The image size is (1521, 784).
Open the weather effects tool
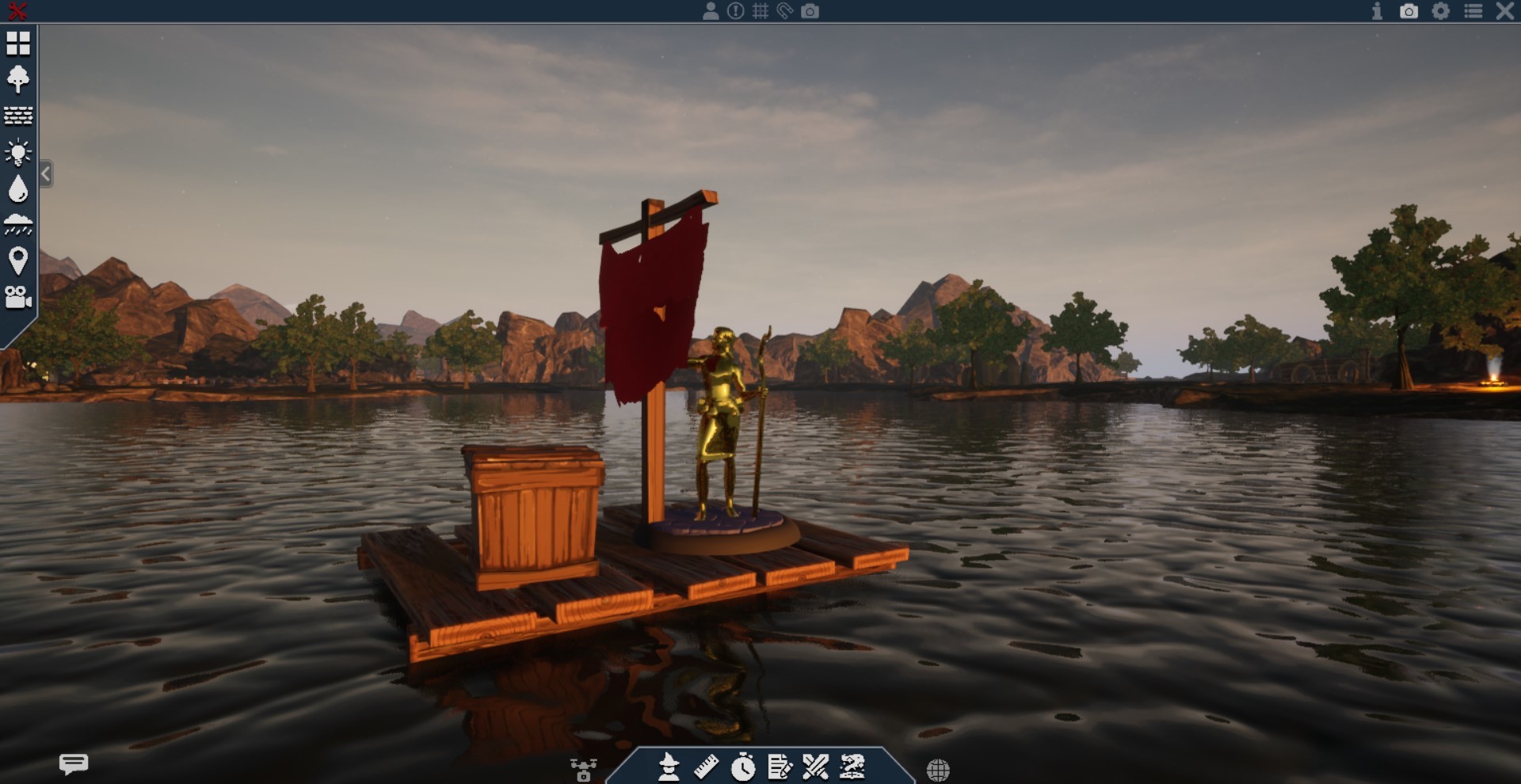(x=17, y=223)
